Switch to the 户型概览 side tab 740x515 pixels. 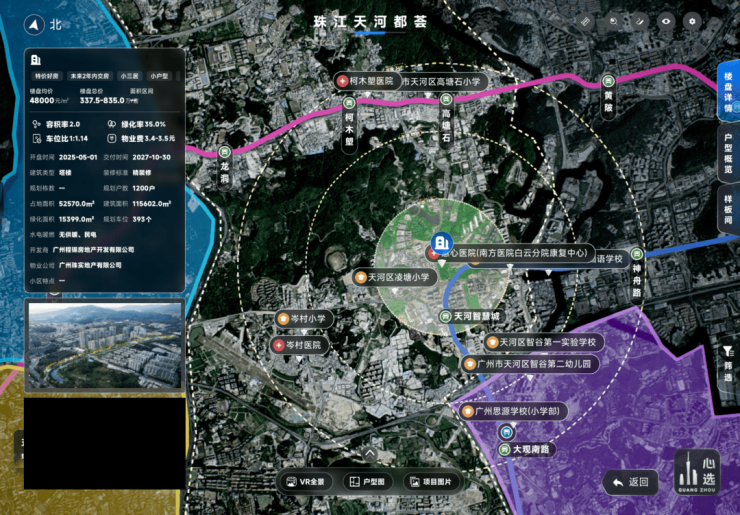coord(728,155)
